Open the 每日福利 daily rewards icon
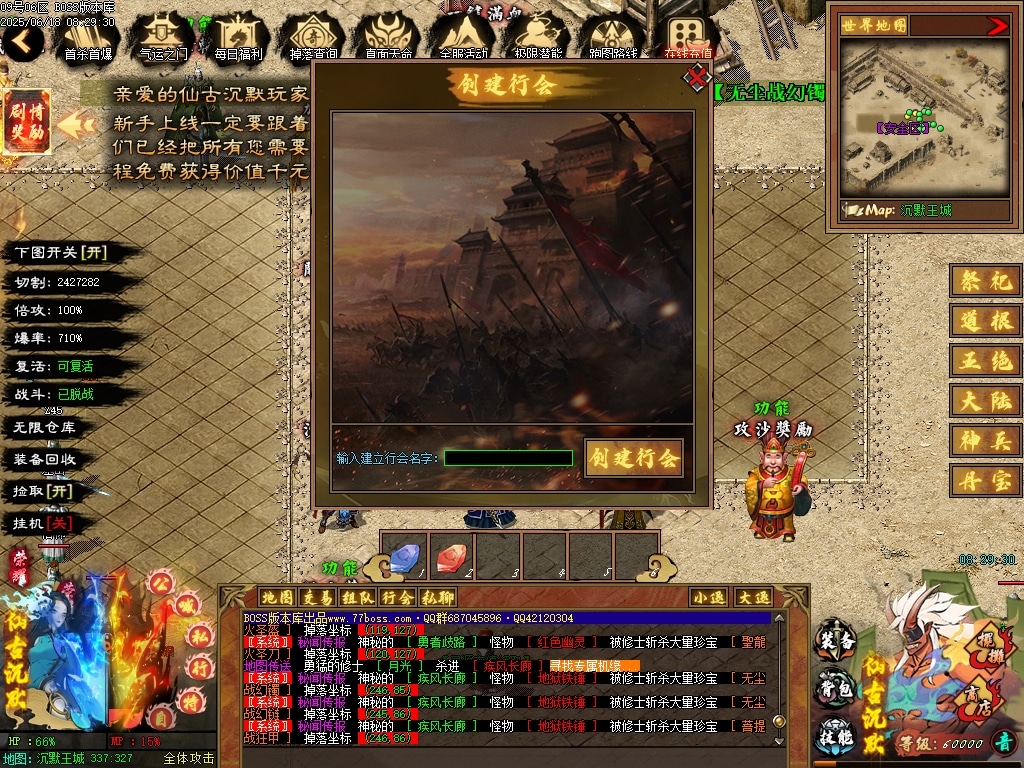 click(238, 37)
